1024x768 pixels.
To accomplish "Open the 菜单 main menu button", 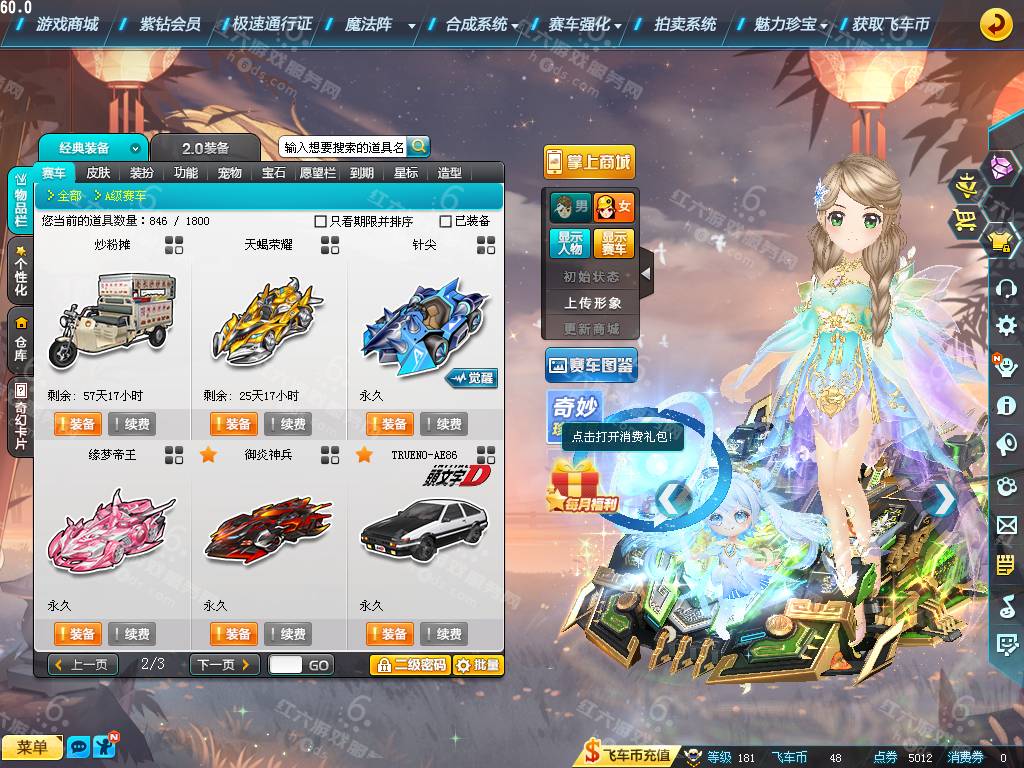I will (x=32, y=747).
